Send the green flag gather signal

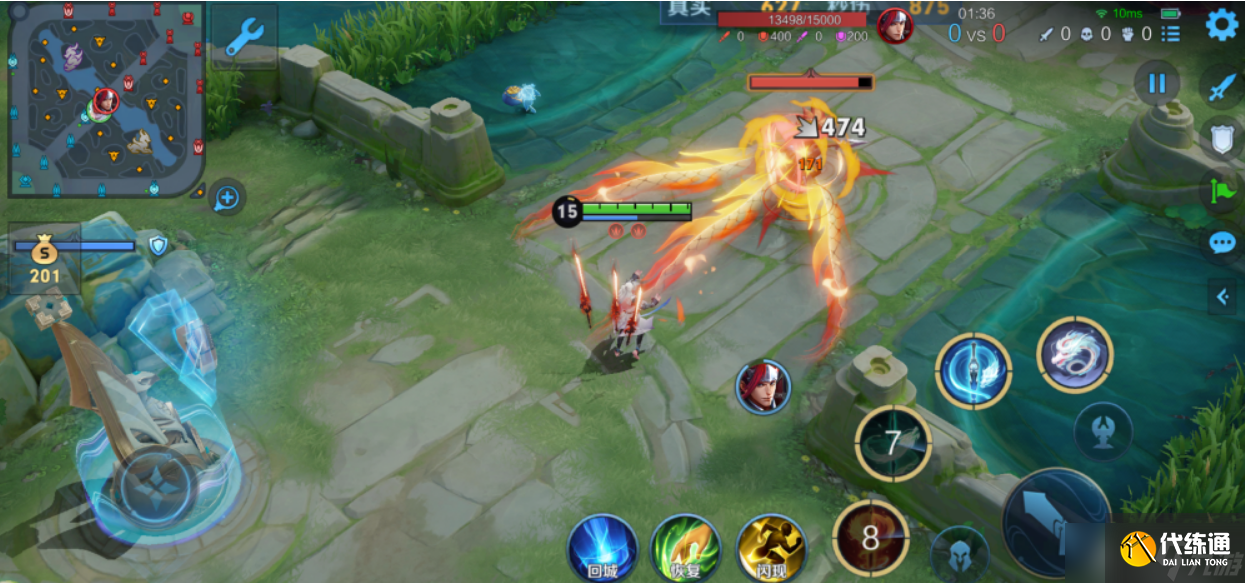tap(1222, 190)
